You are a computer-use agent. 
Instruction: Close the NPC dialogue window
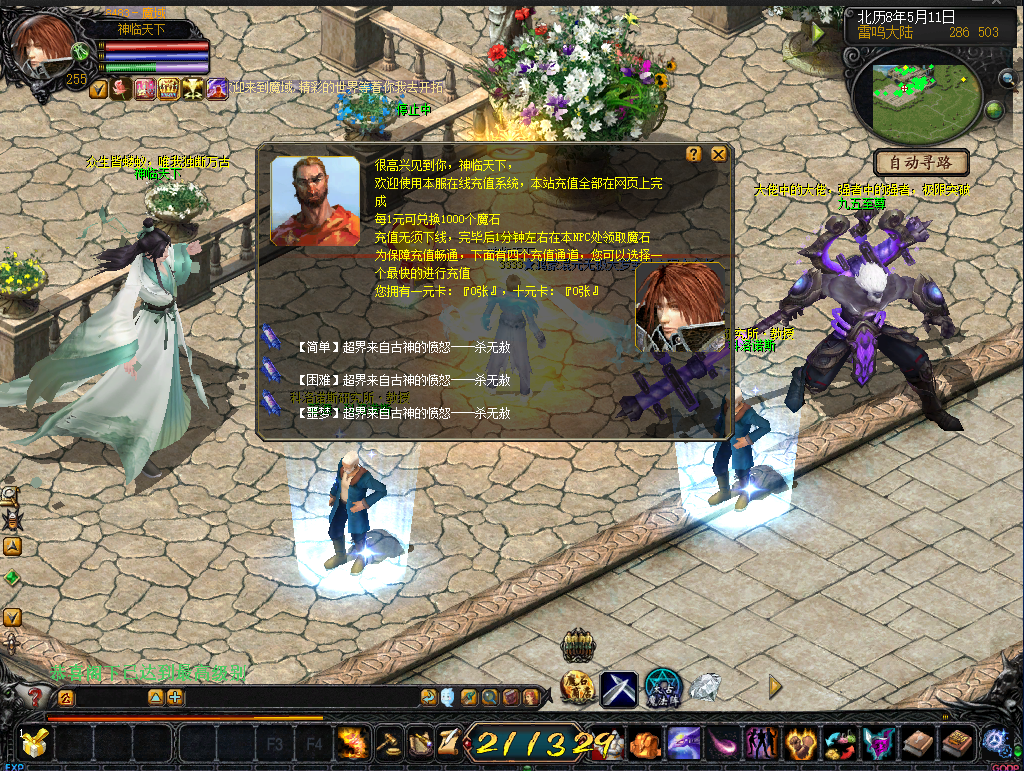pyautogui.click(x=718, y=154)
